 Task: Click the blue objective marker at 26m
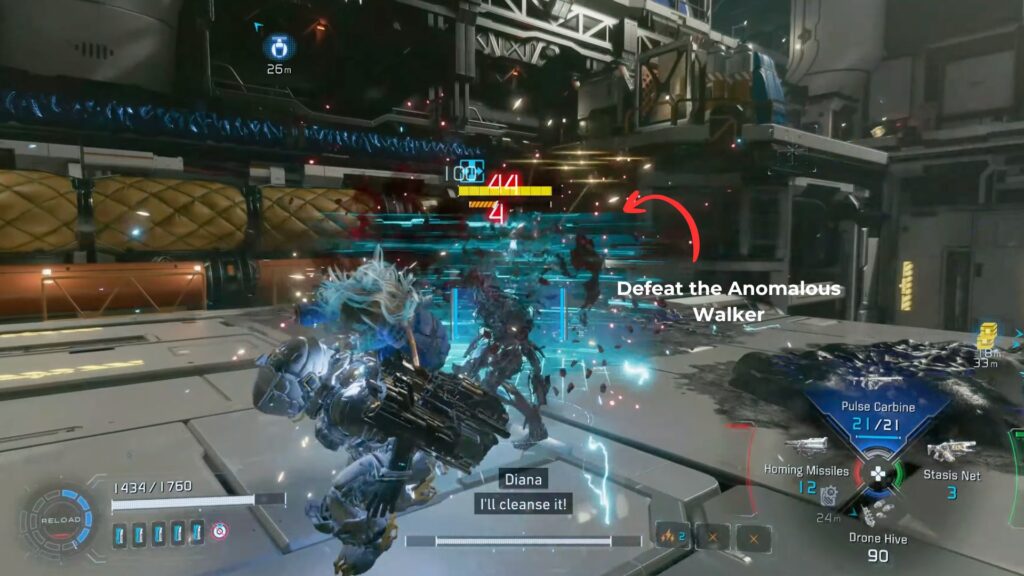[x=276, y=46]
